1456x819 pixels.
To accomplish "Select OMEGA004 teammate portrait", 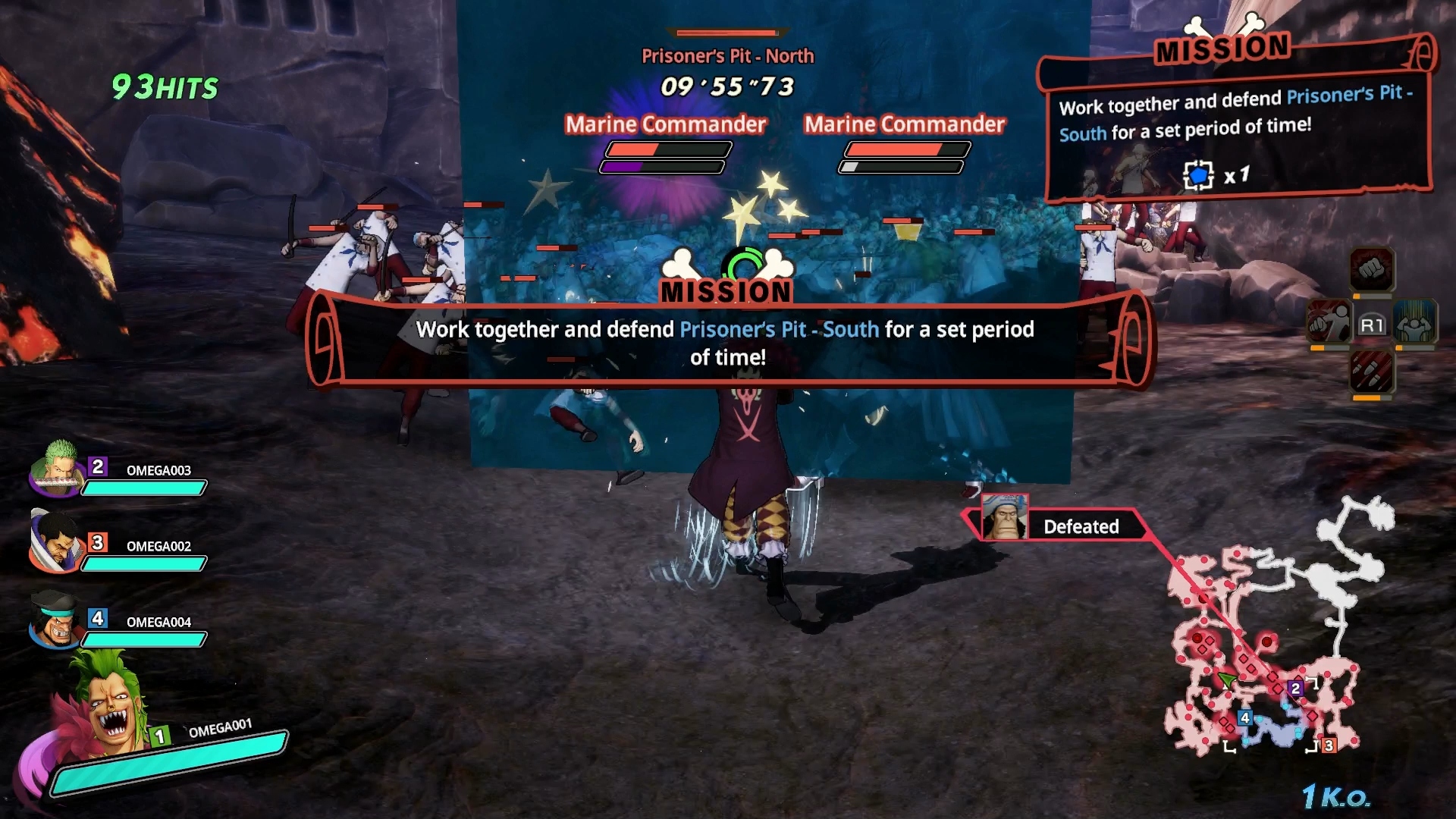I will point(55,619).
